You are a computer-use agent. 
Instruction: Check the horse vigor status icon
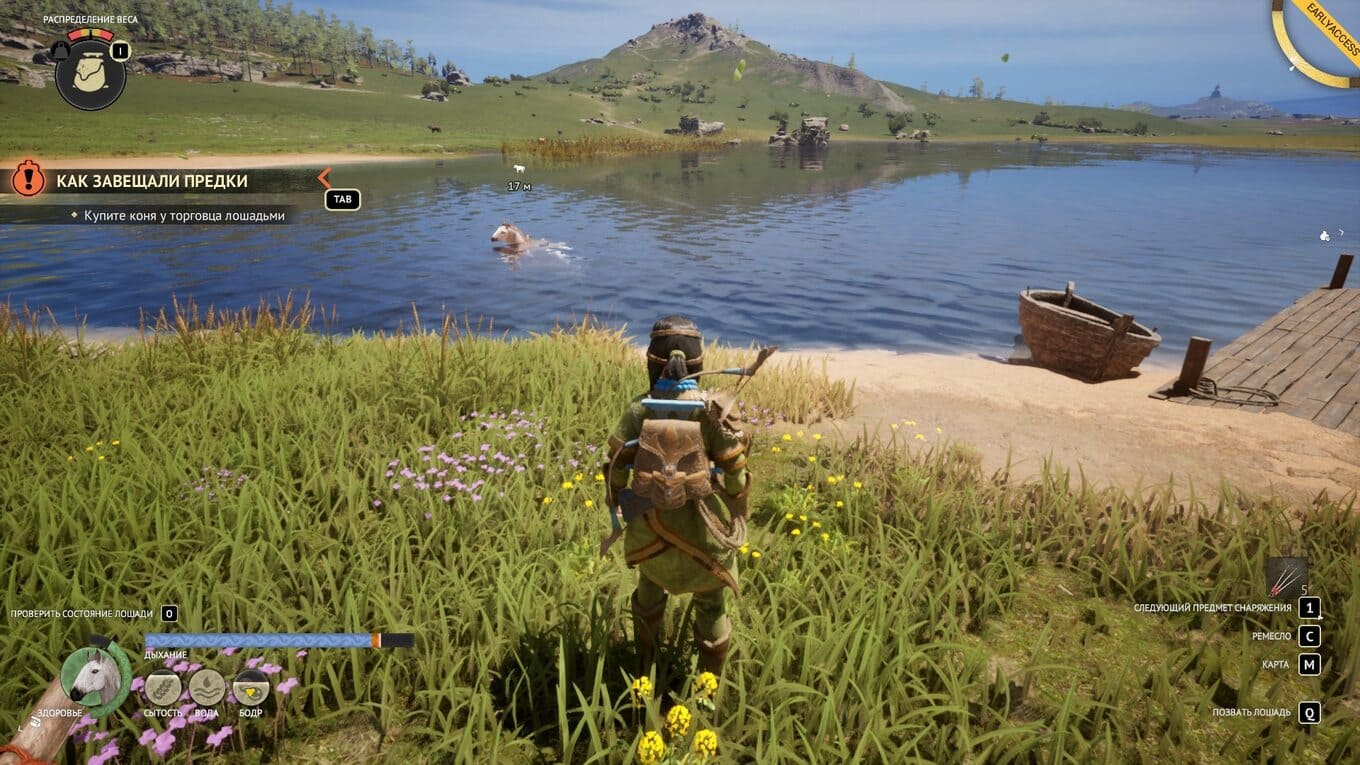pos(251,688)
